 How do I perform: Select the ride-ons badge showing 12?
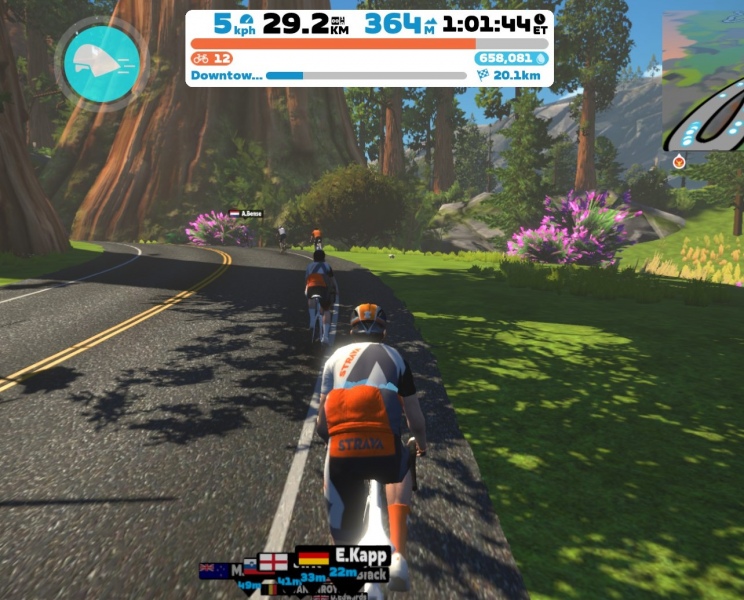click(x=212, y=59)
